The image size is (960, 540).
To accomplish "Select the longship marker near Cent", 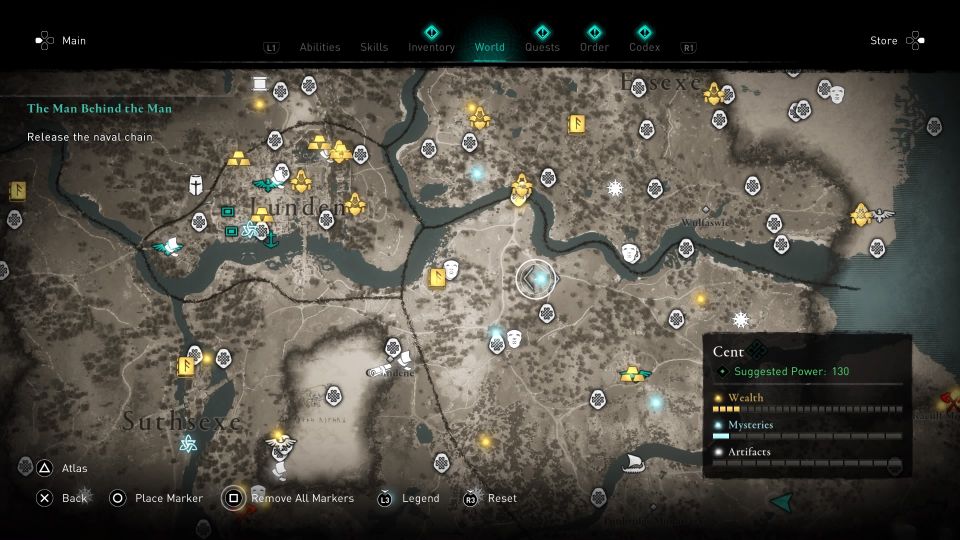I will 631,464.
